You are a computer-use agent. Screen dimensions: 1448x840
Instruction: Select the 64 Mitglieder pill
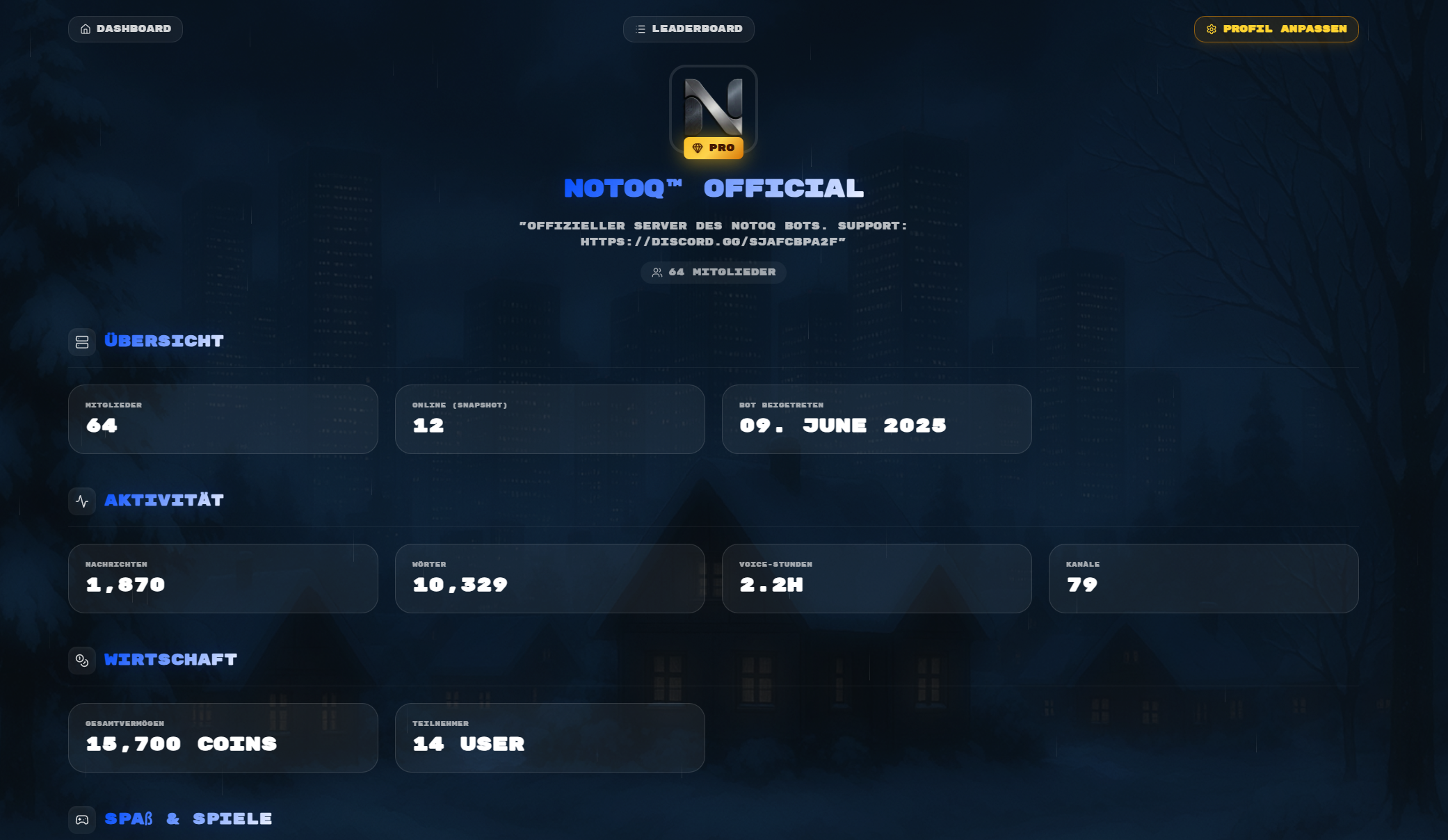tap(713, 273)
